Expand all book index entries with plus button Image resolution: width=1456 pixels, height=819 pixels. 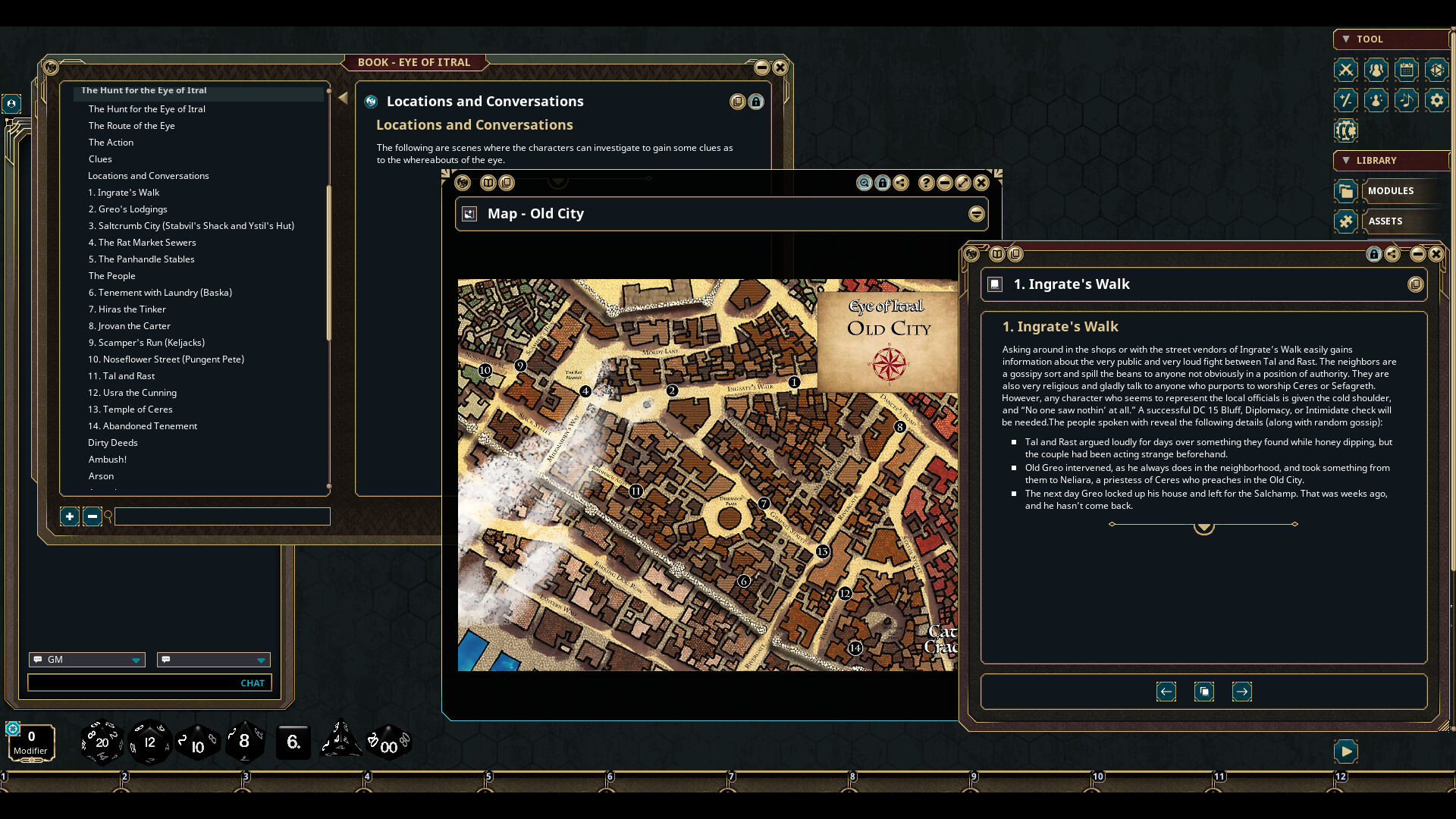(69, 517)
